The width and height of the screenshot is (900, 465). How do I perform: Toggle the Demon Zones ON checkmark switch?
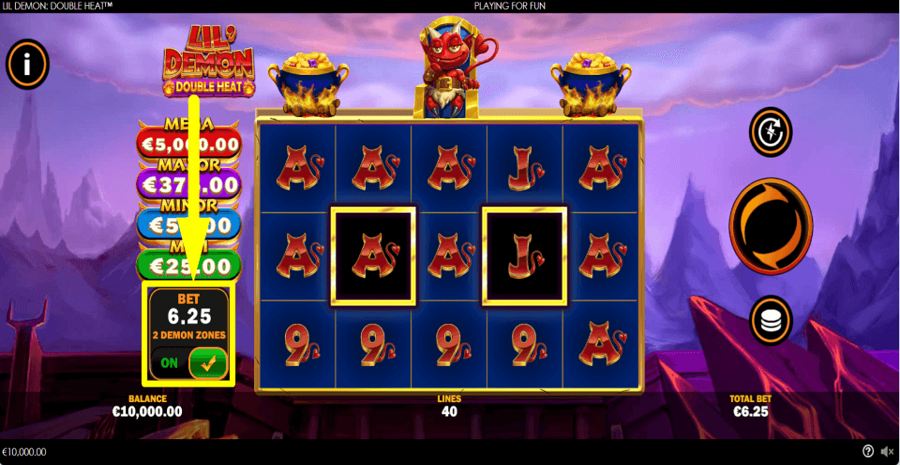coord(207,363)
